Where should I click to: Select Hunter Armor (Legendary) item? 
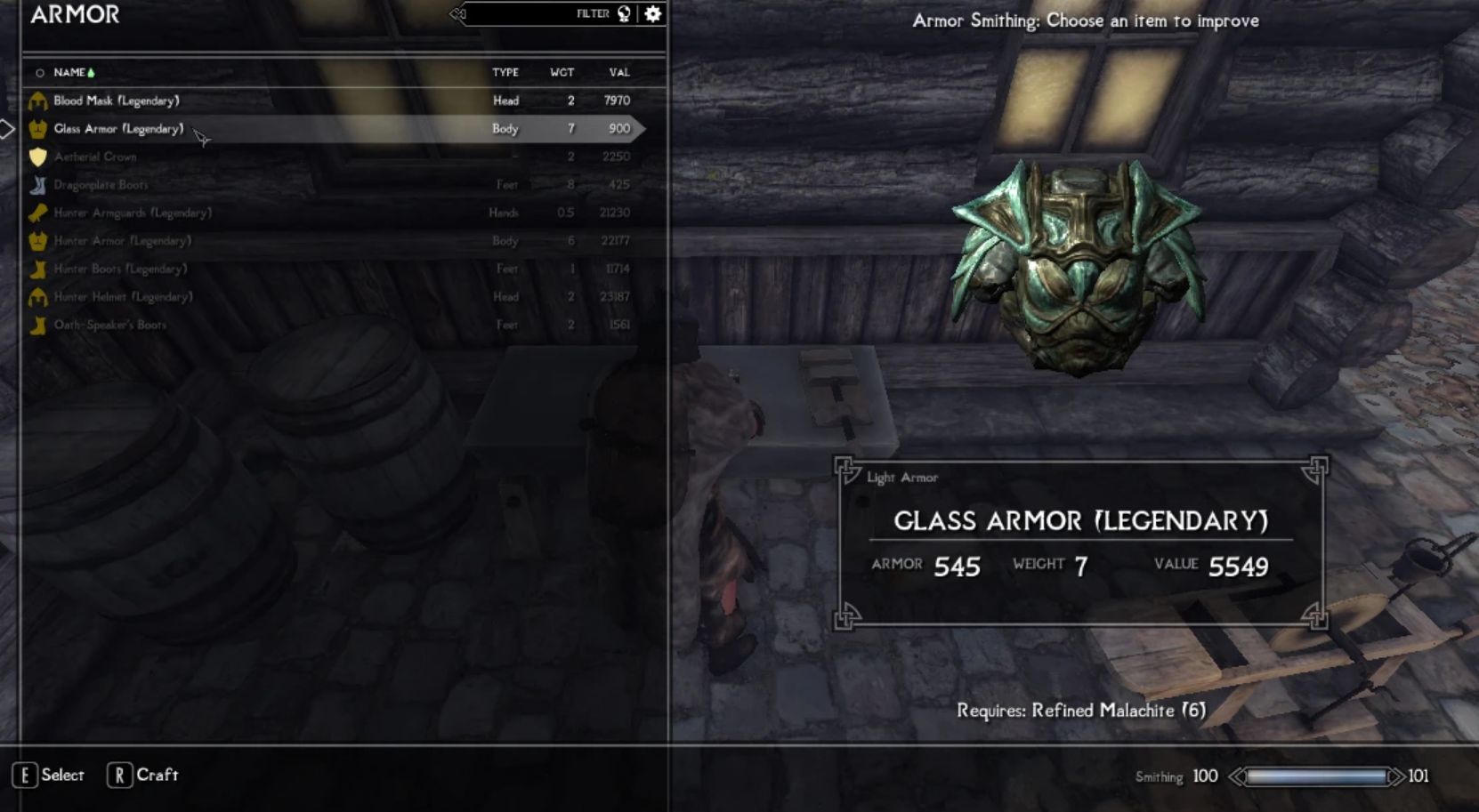point(122,241)
